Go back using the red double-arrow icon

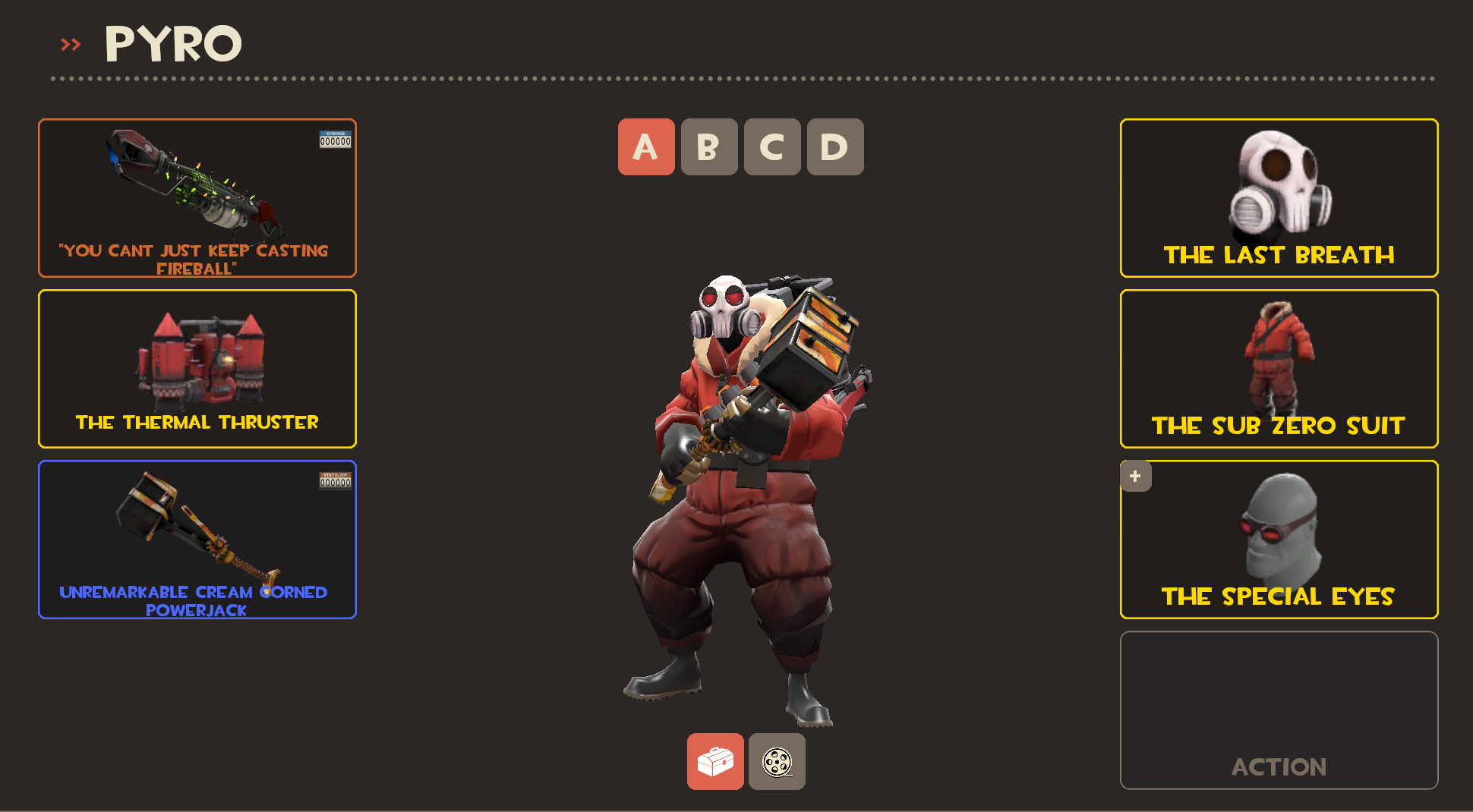71,45
